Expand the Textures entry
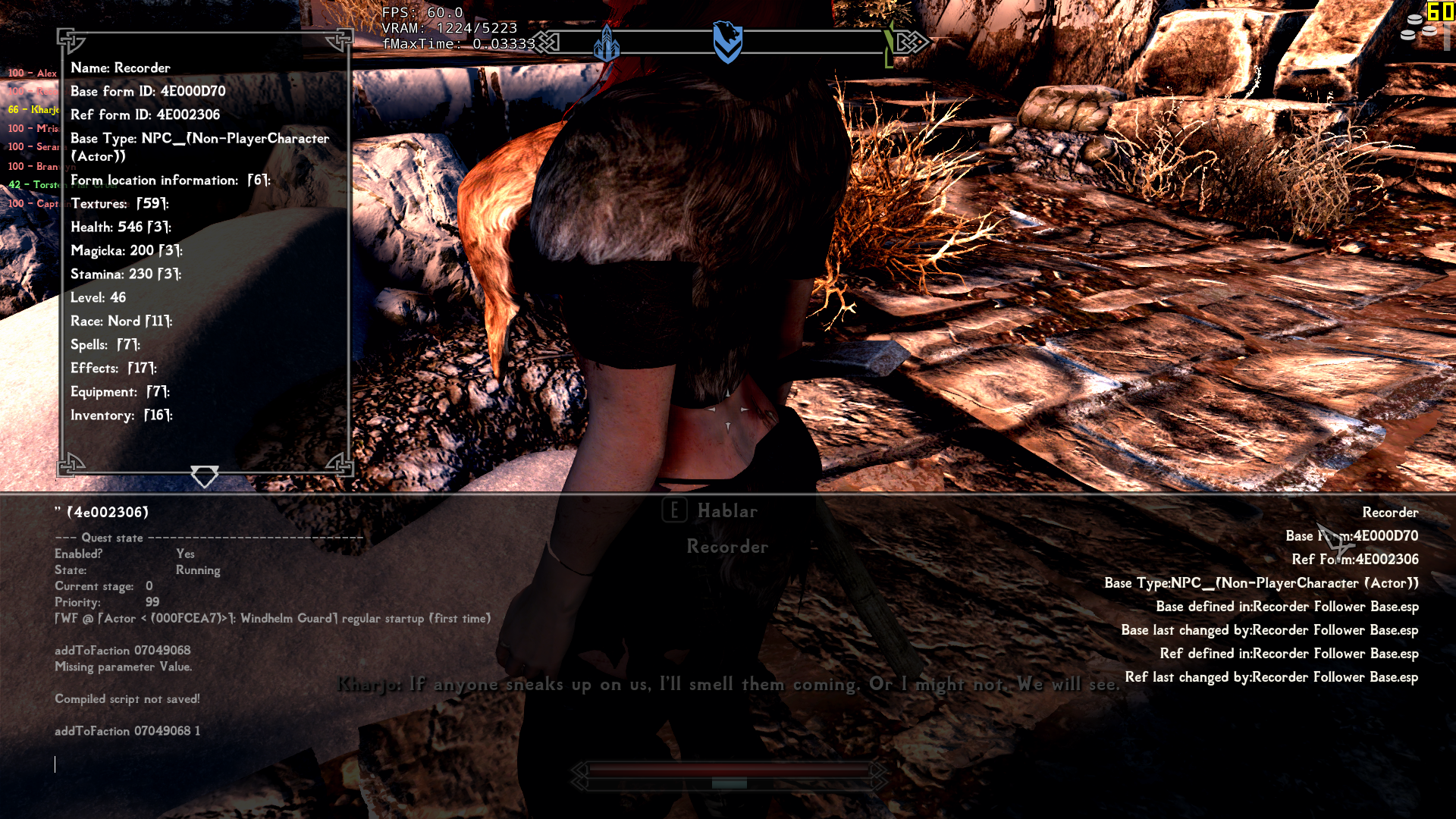This screenshot has height=819, width=1456. pyautogui.click(x=119, y=204)
